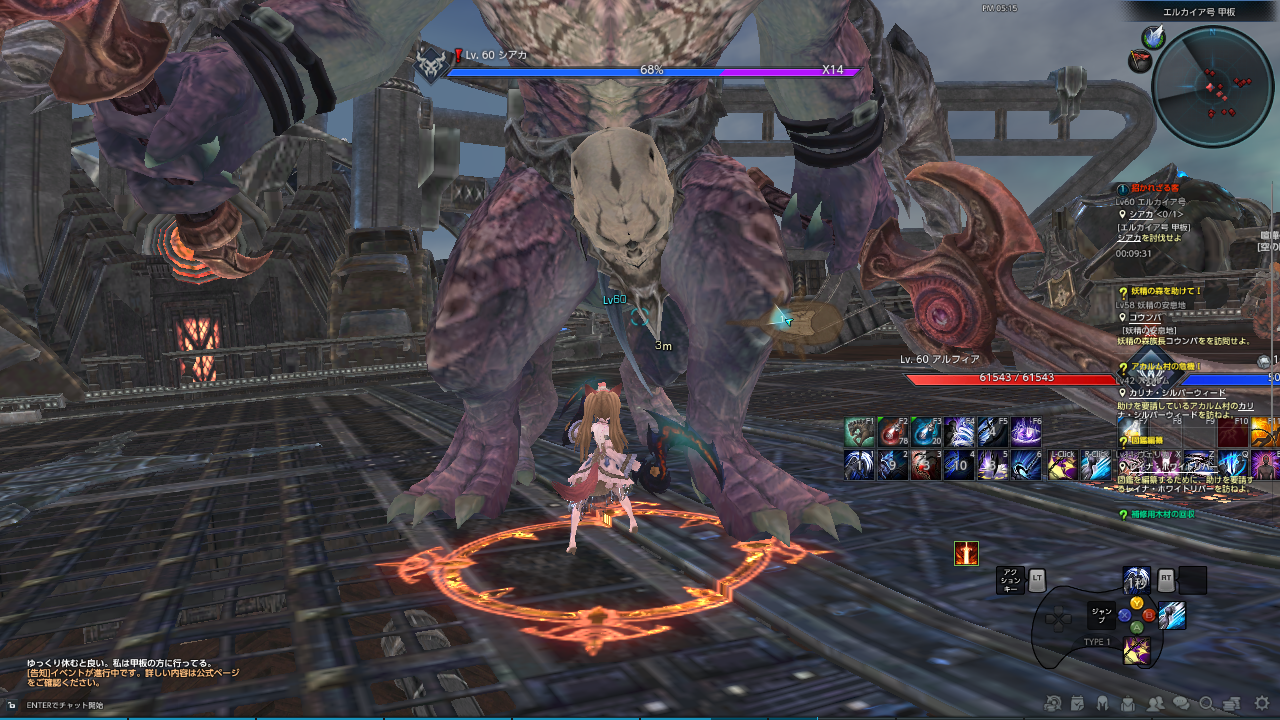Open the friends and party icon

click(x=1155, y=702)
